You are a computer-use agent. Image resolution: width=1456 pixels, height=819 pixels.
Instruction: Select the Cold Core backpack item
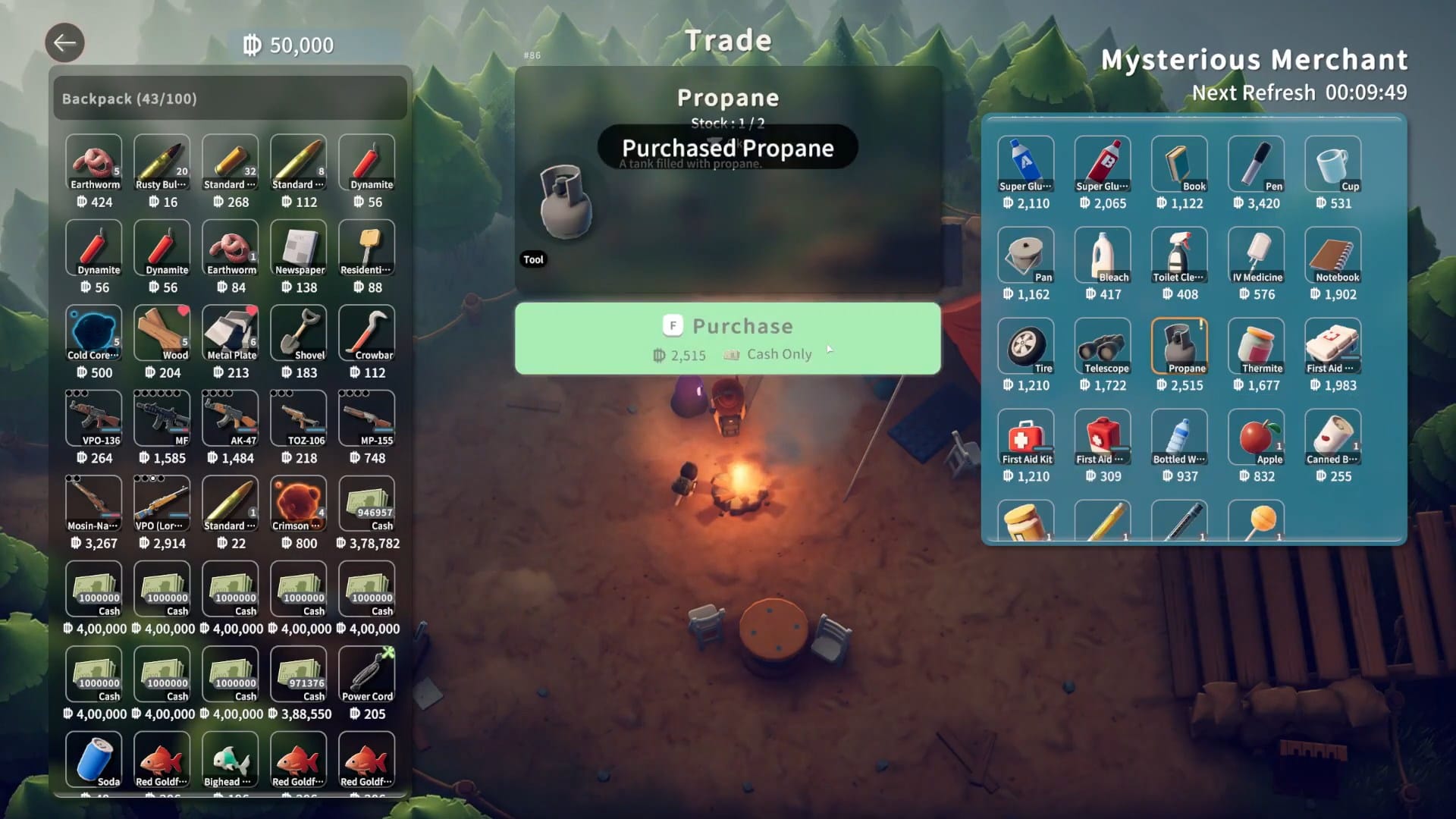tap(94, 333)
